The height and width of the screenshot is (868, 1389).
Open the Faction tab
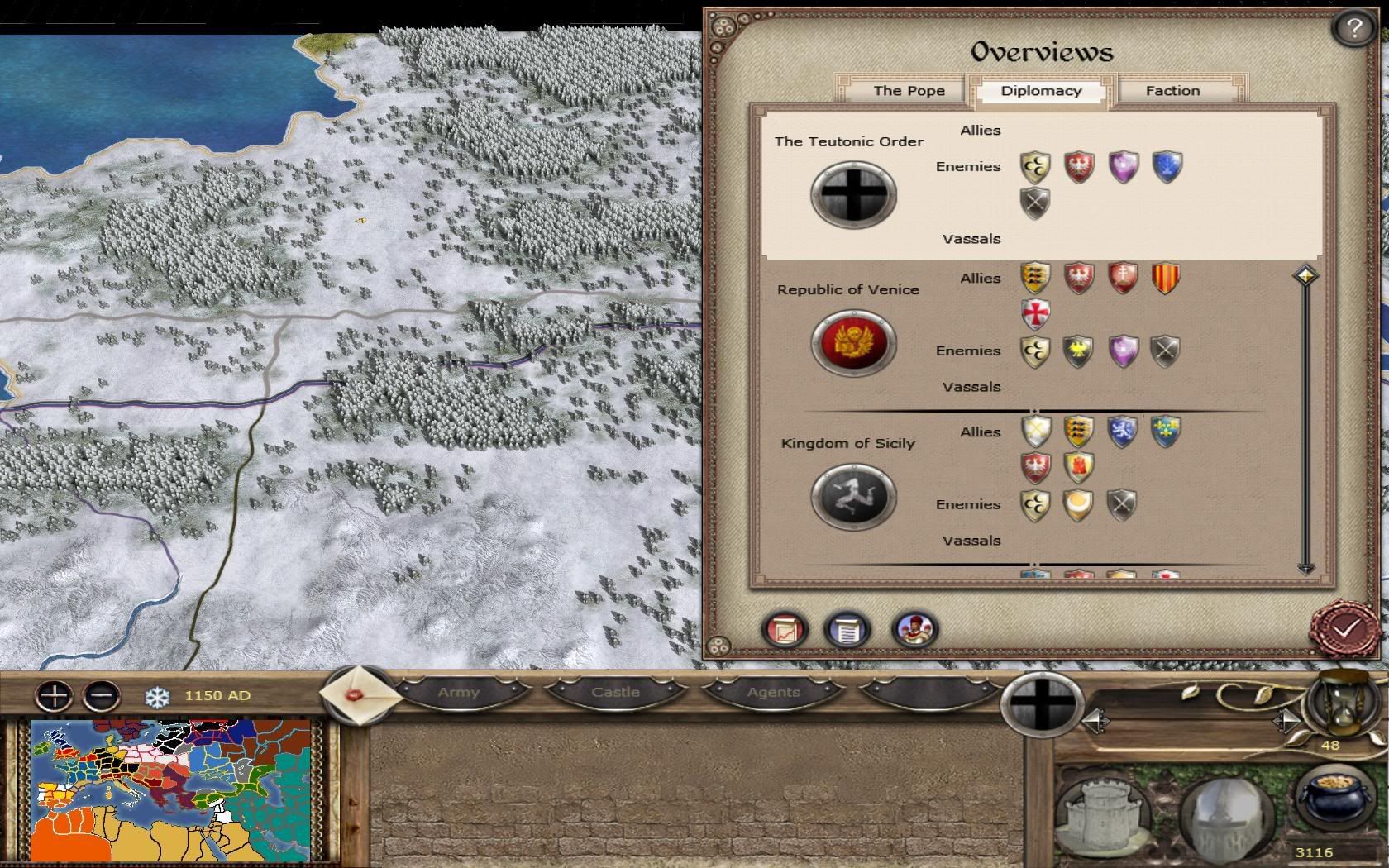pos(1172,91)
